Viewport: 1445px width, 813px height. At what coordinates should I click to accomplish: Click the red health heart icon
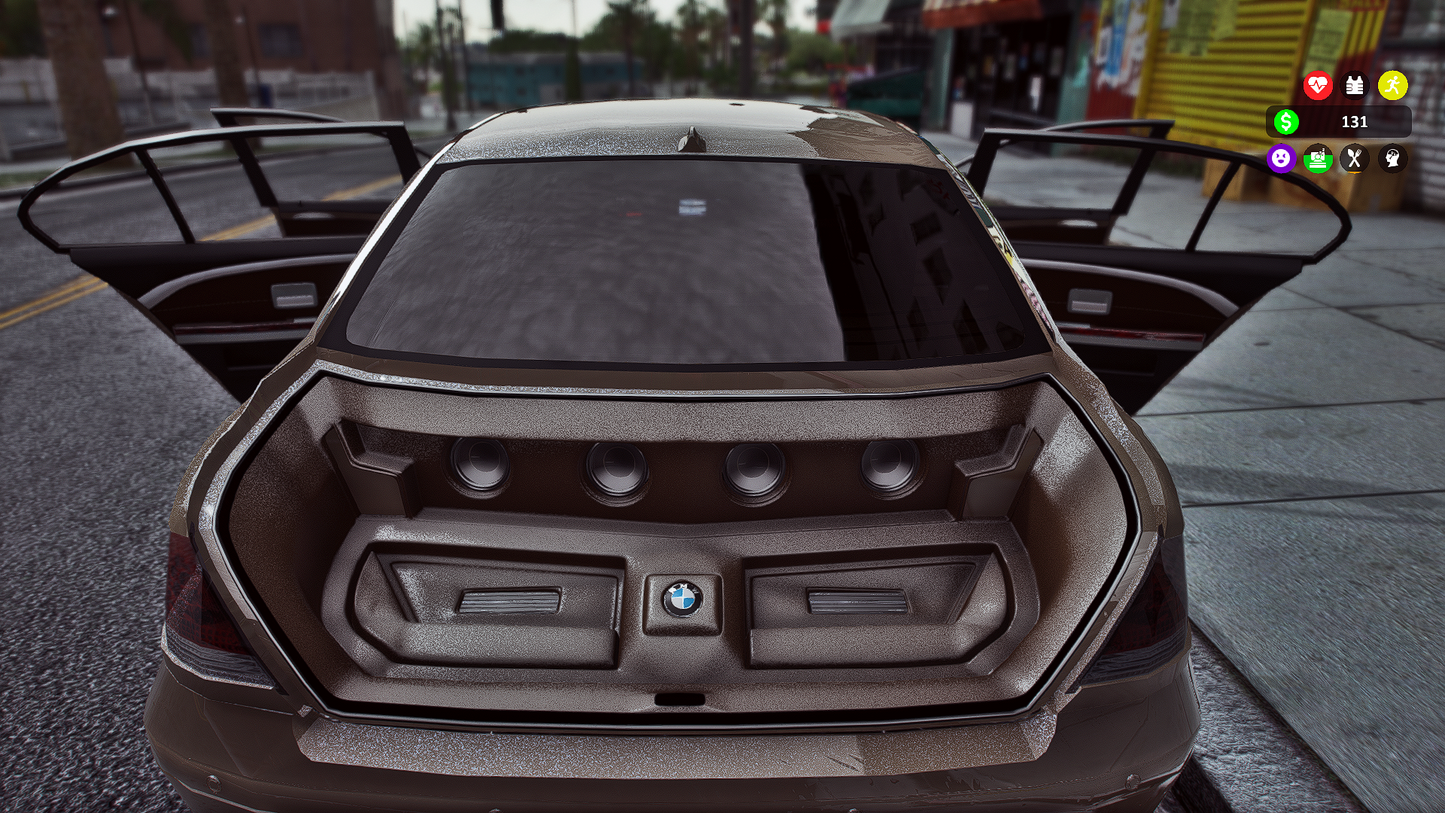pyautogui.click(x=1318, y=86)
